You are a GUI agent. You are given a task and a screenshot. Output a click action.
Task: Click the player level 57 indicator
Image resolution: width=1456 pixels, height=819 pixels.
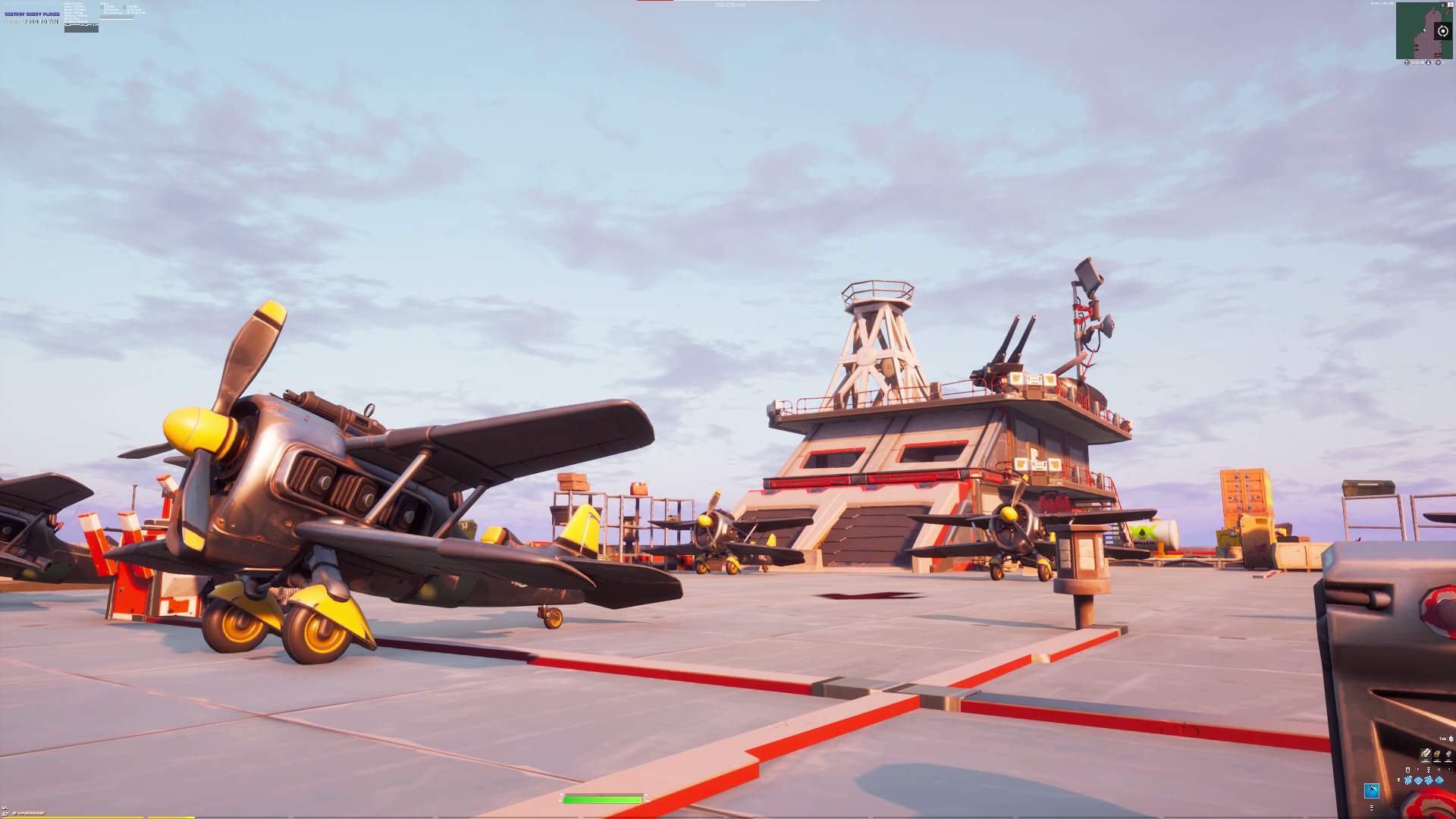point(6,814)
